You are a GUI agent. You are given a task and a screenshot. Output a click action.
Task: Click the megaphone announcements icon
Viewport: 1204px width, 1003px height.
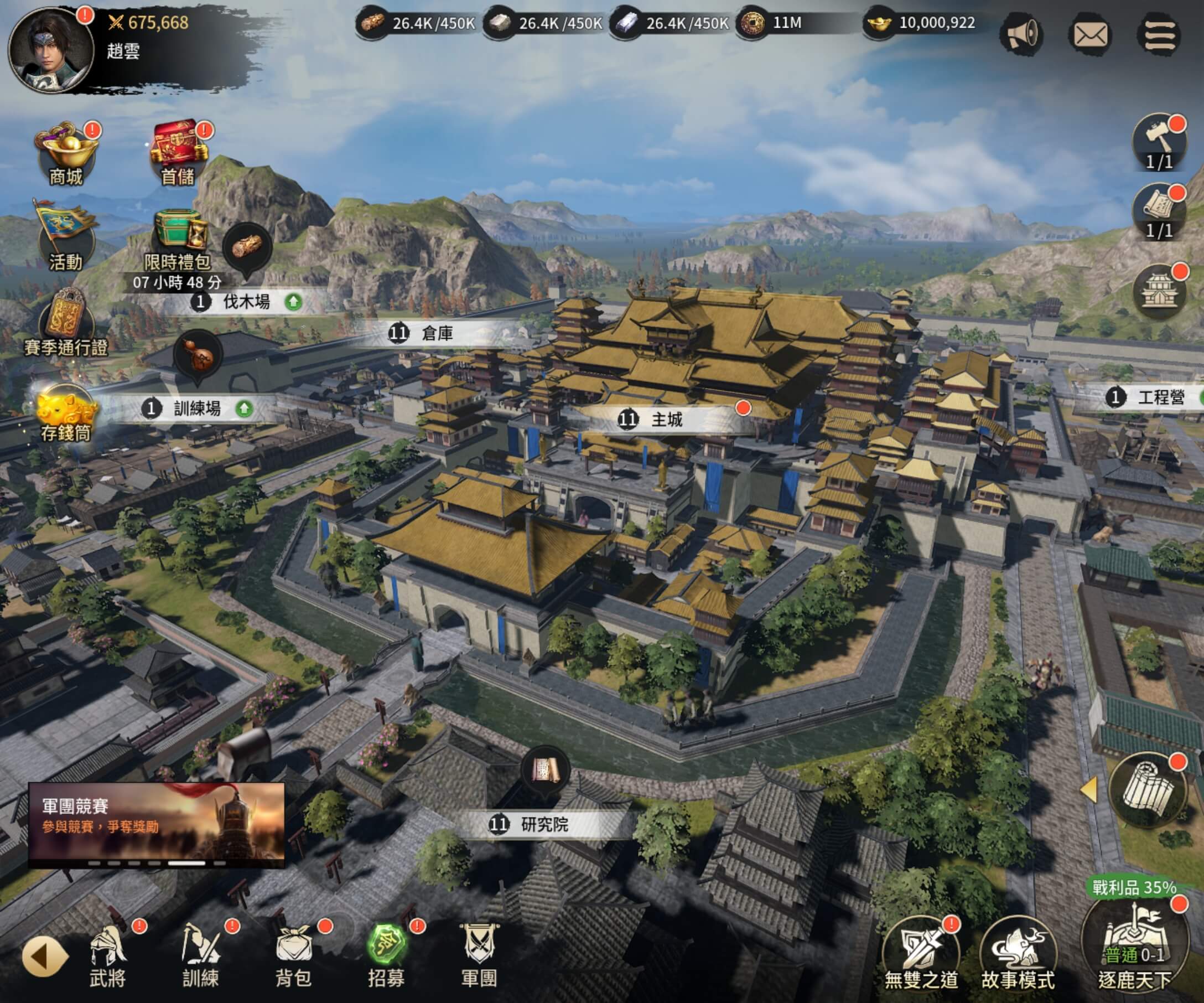pos(1021,35)
